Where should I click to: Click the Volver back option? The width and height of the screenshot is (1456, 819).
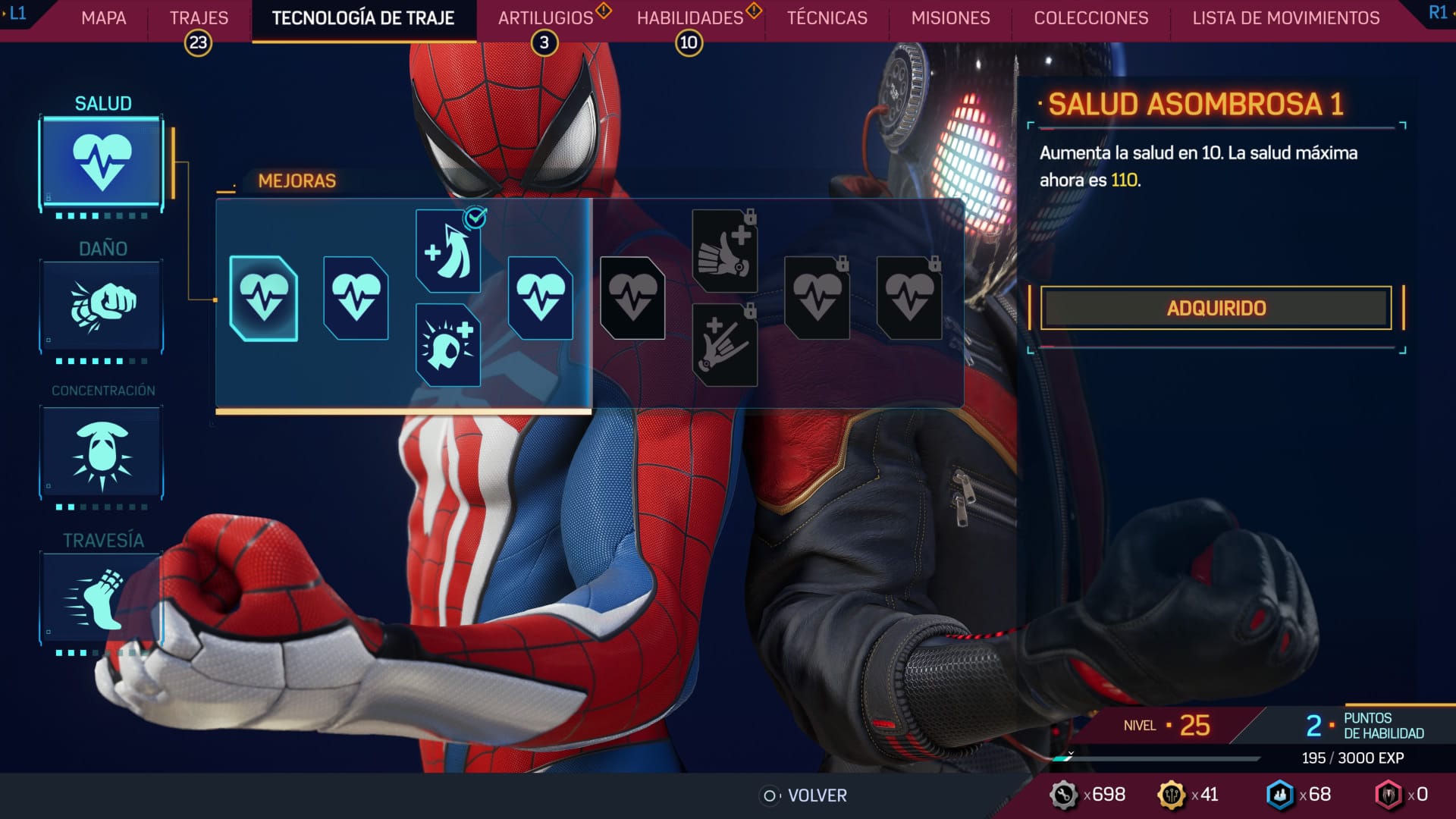(805, 795)
